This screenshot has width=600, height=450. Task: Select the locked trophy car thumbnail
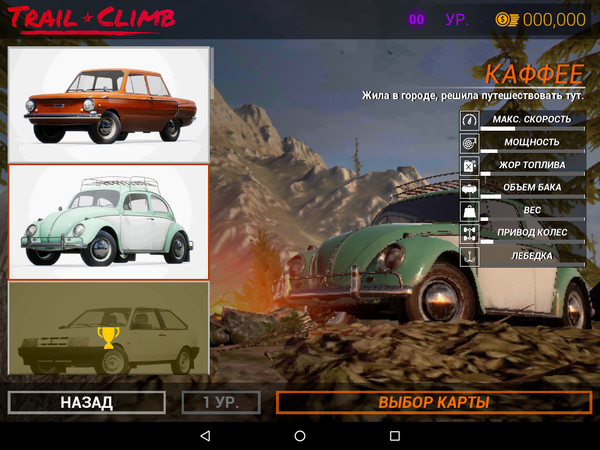click(x=109, y=328)
